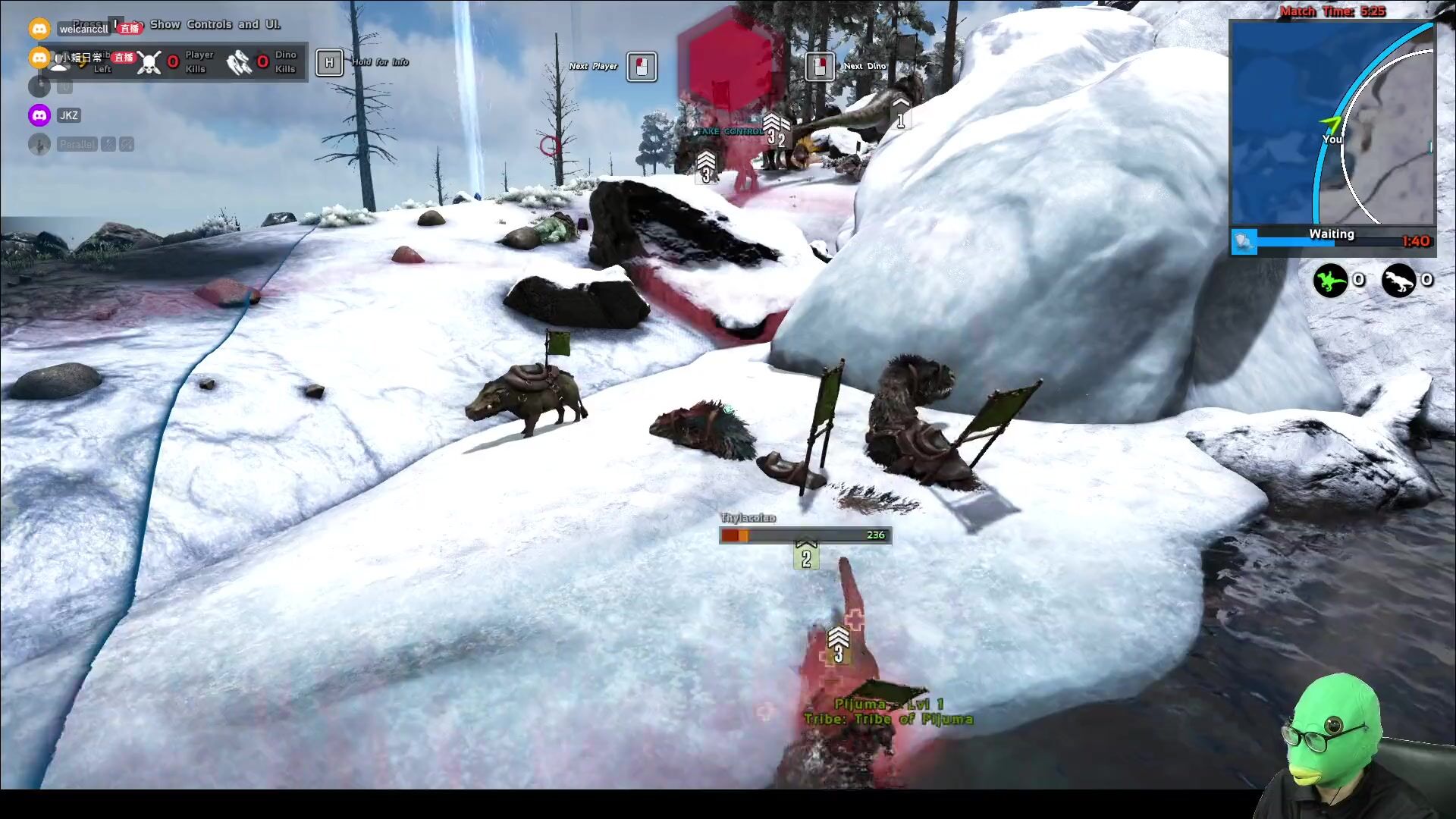Select Parallel in the voice overlay
Screen dimensions: 1456x819
coord(77,144)
